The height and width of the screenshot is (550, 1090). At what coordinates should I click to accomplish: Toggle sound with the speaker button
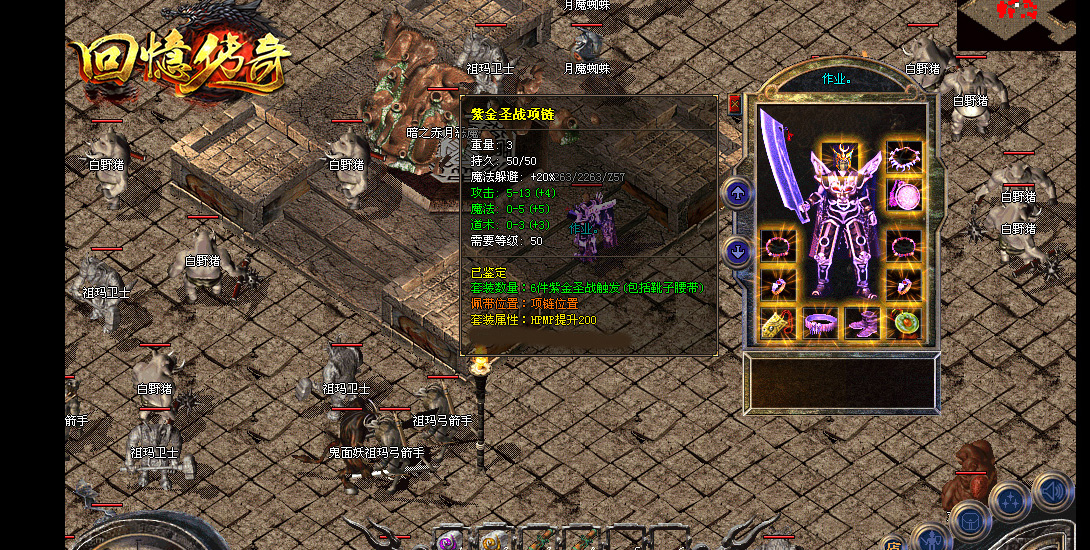point(1052,490)
